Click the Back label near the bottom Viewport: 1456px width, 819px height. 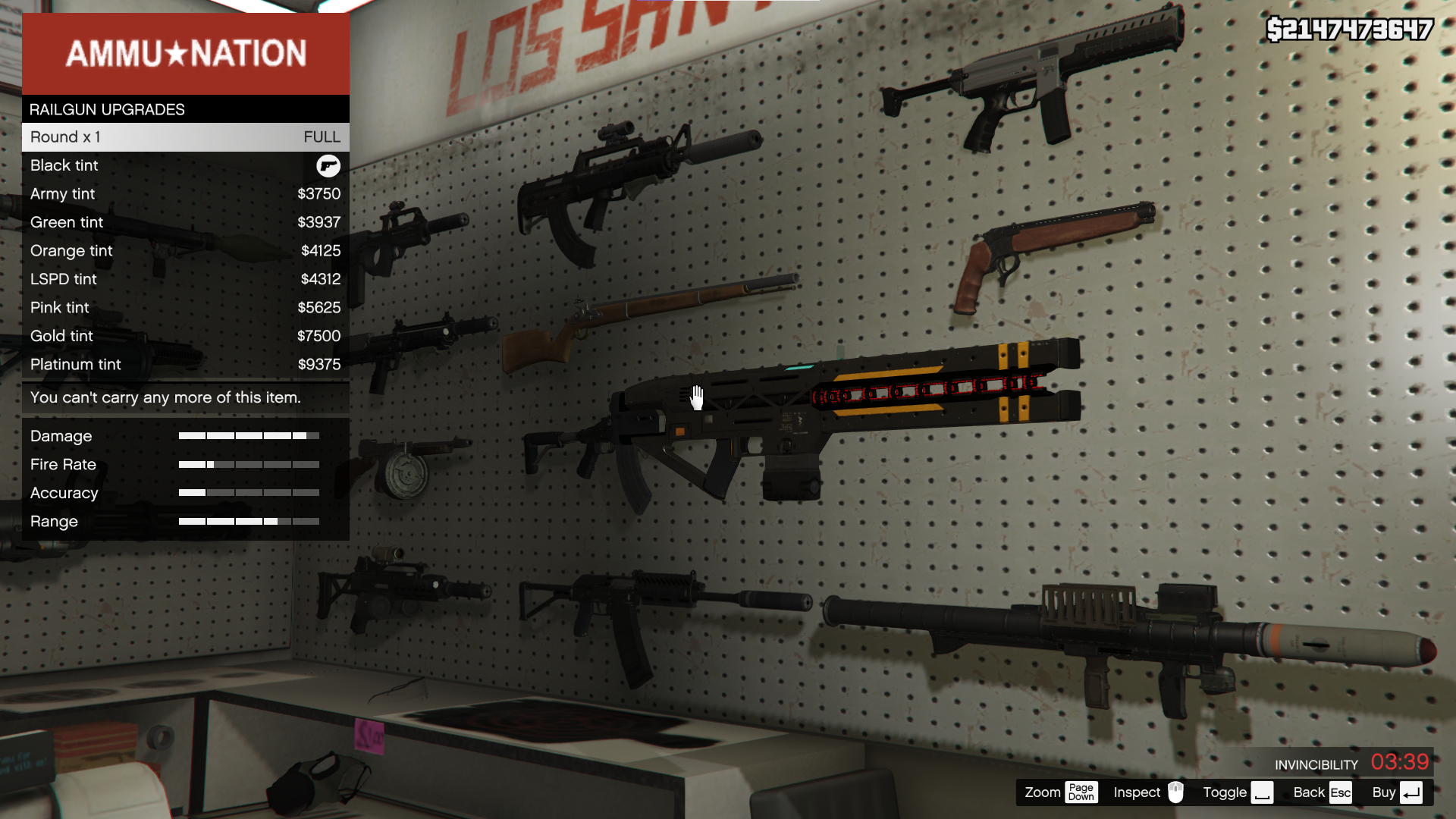1308,792
